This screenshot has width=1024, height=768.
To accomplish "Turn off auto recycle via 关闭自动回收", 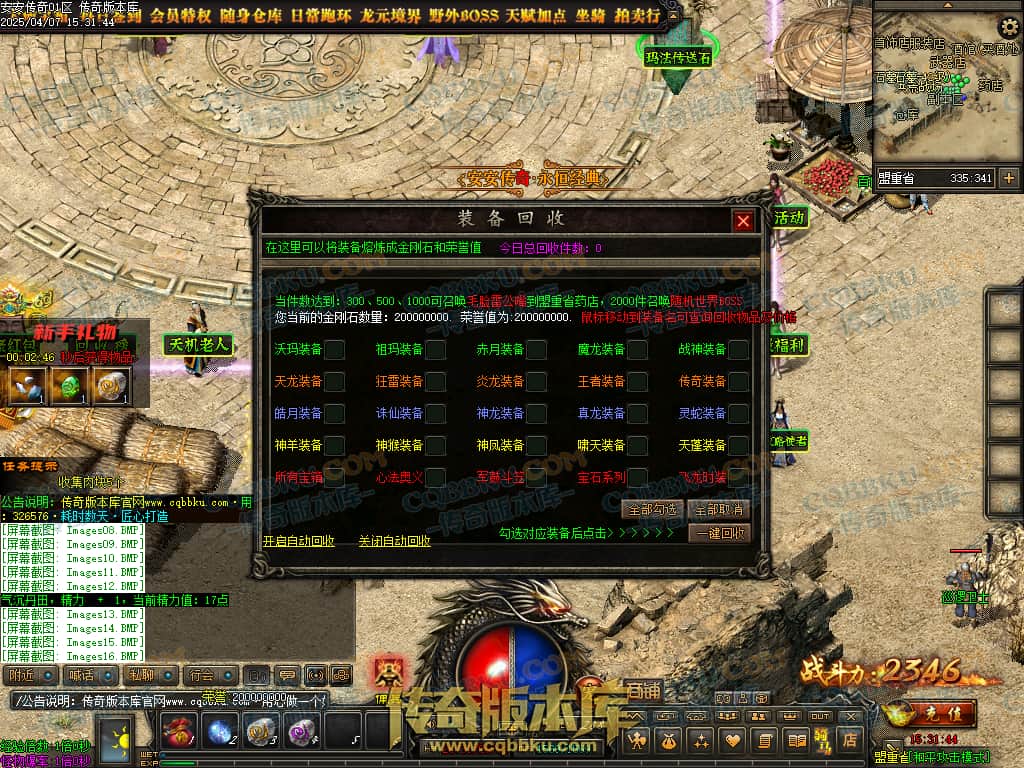I will tap(394, 541).
